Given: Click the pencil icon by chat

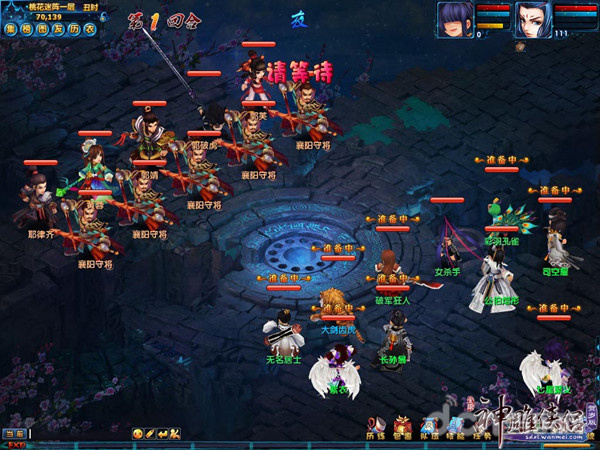Looking at the screenshot, I should 150,433.
